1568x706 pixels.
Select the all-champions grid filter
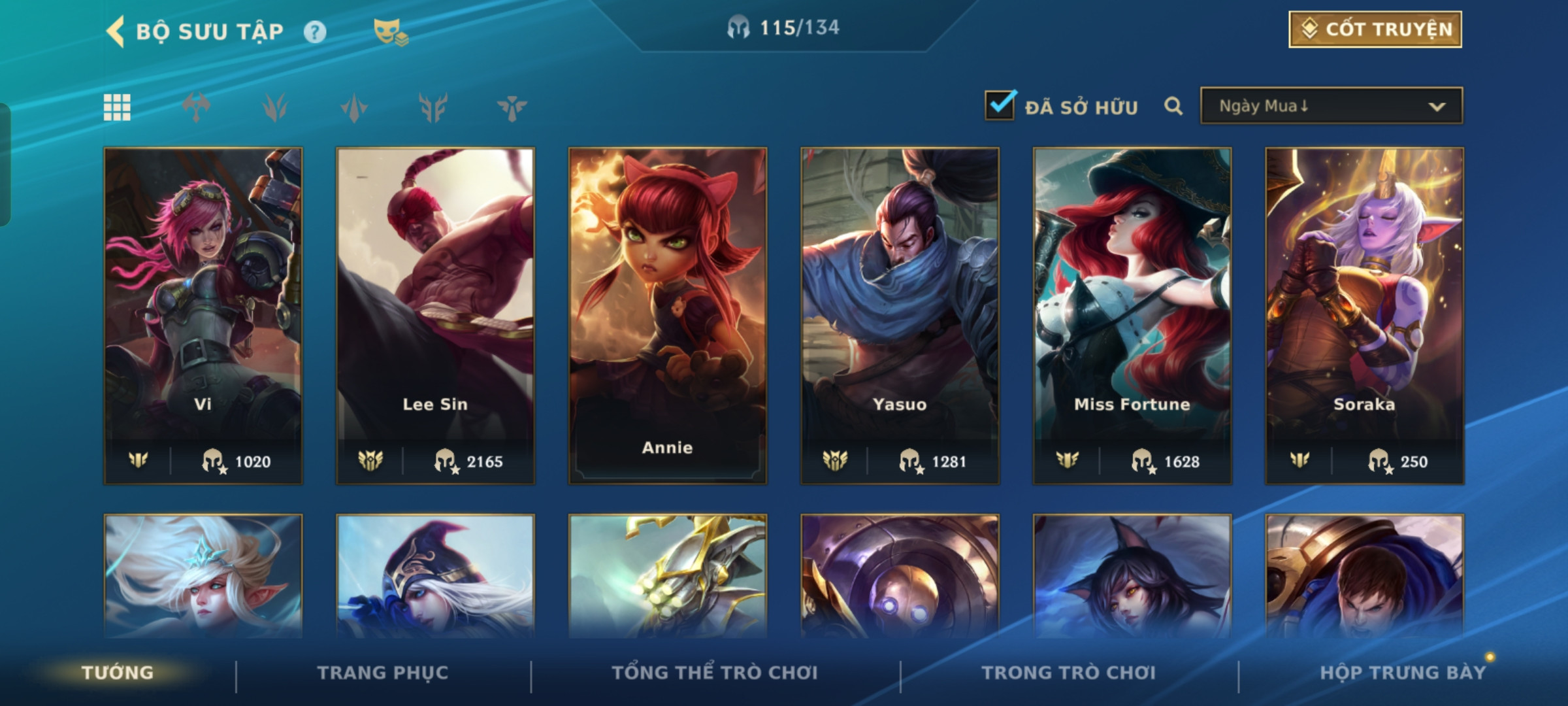pyautogui.click(x=117, y=107)
